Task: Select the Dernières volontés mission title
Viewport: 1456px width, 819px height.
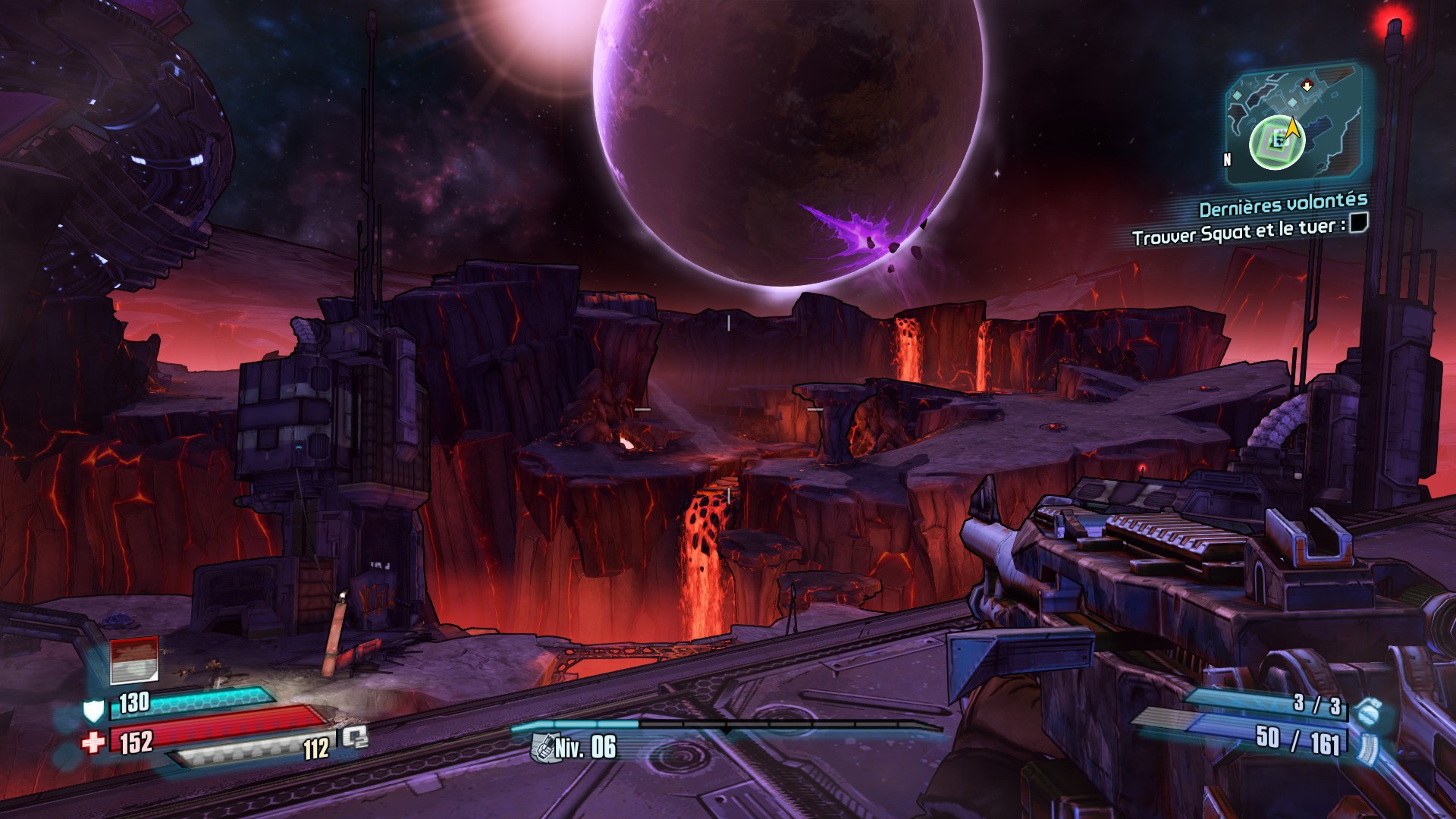Action: tap(1283, 205)
